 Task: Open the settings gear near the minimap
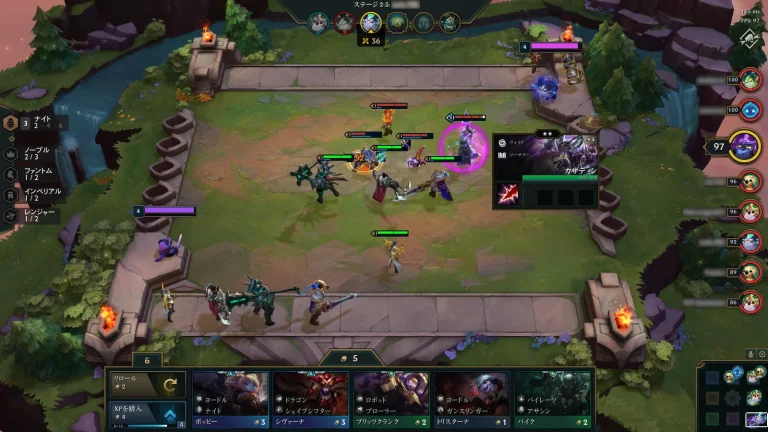tap(762, 353)
